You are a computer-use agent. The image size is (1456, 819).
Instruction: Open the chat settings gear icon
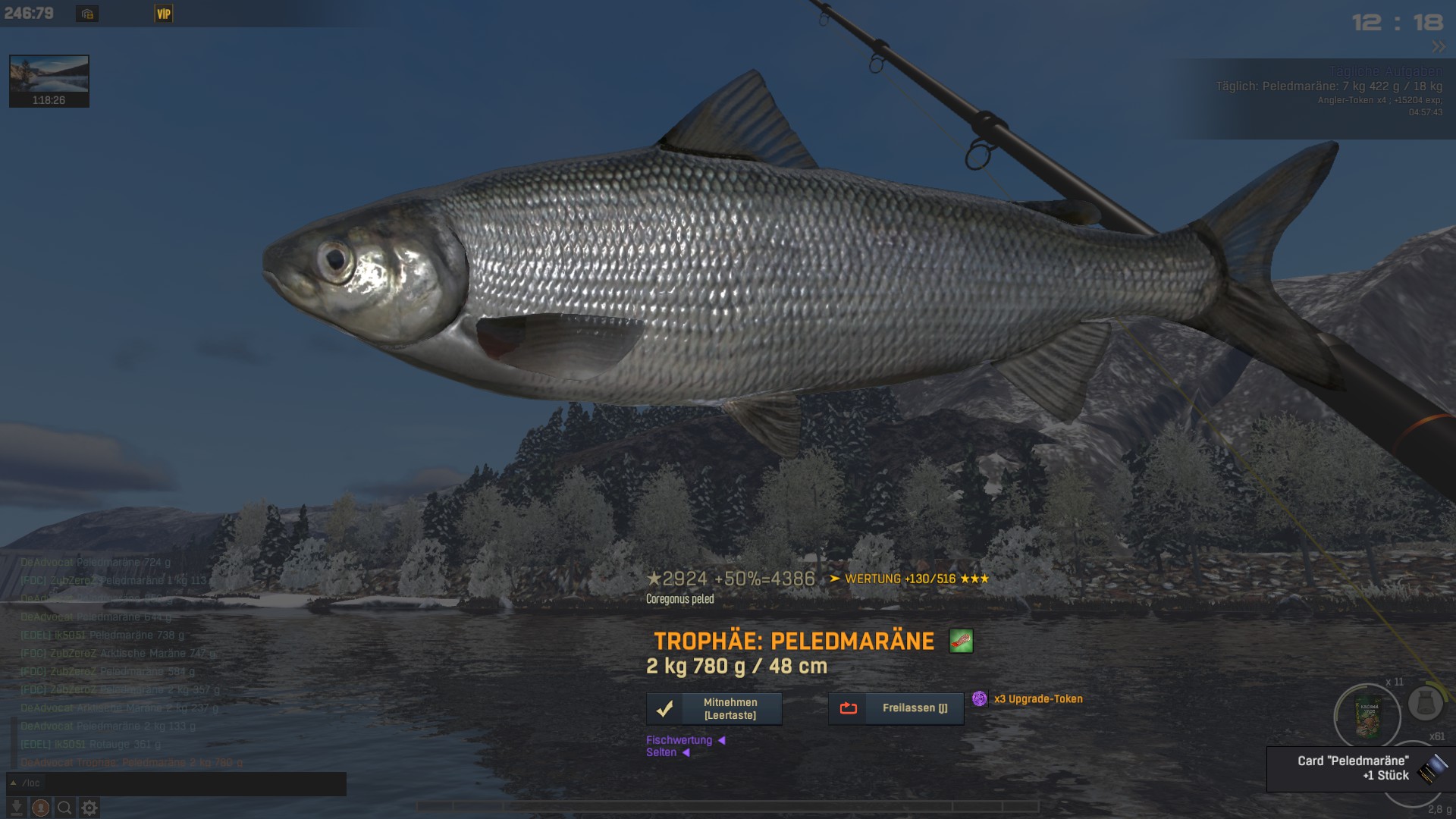[89, 808]
